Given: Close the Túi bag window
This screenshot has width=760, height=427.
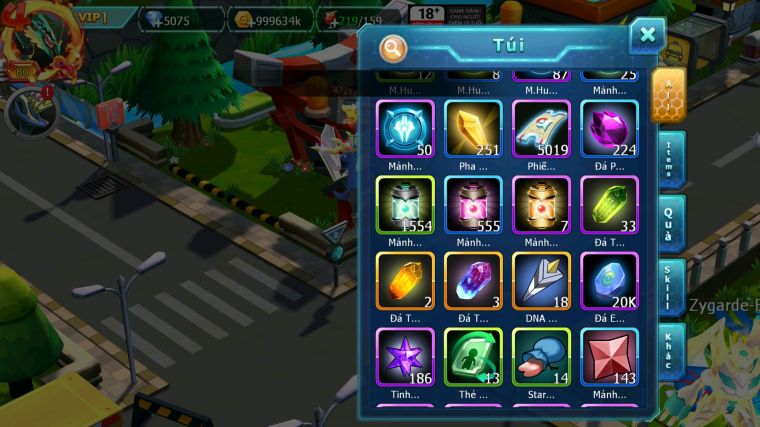Looking at the screenshot, I should (647, 36).
